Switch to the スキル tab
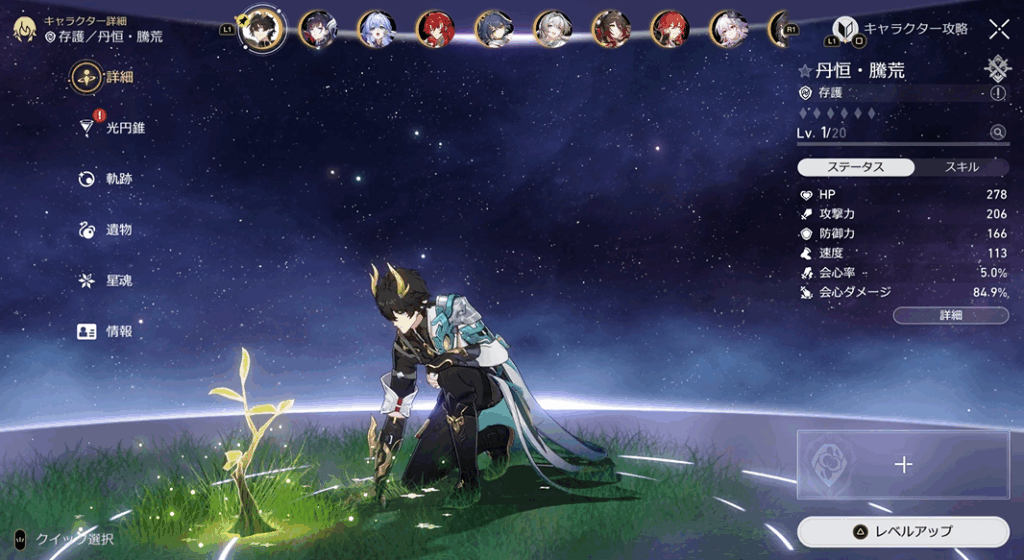The image size is (1024, 560). (961, 167)
